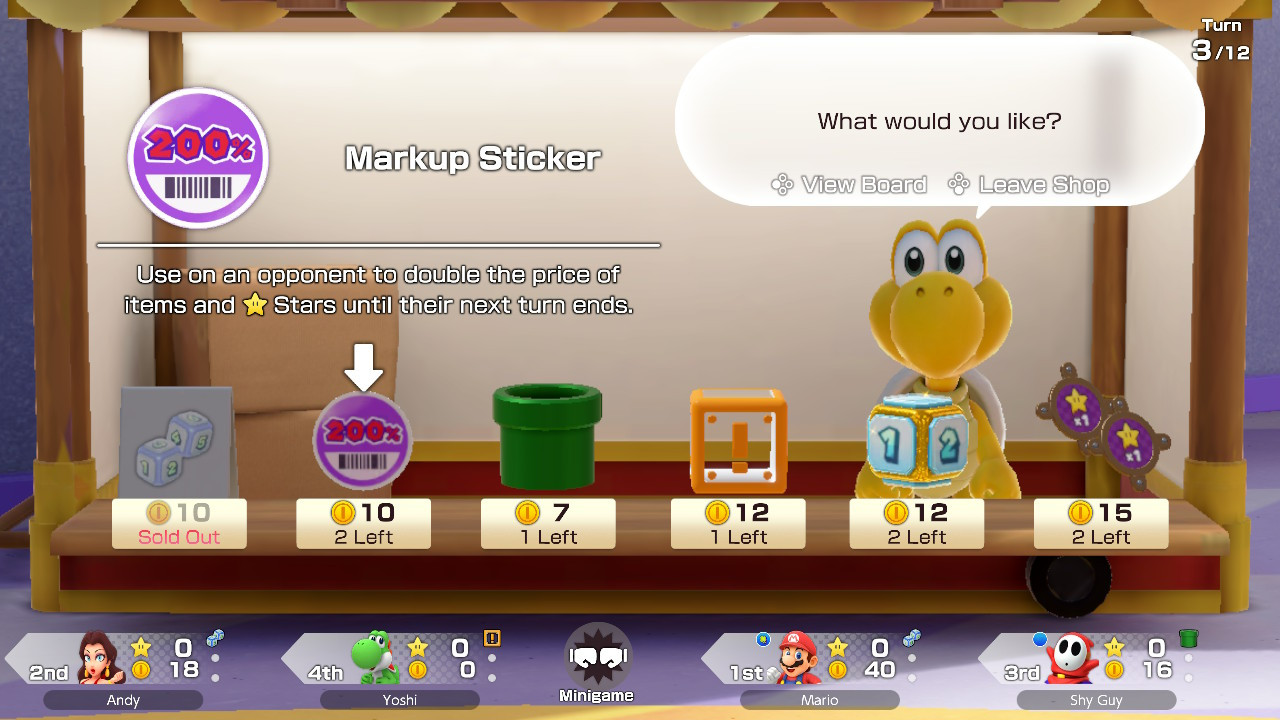Click the Minigame emblem at the bottom
The image size is (1280, 720).
pos(597,655)
